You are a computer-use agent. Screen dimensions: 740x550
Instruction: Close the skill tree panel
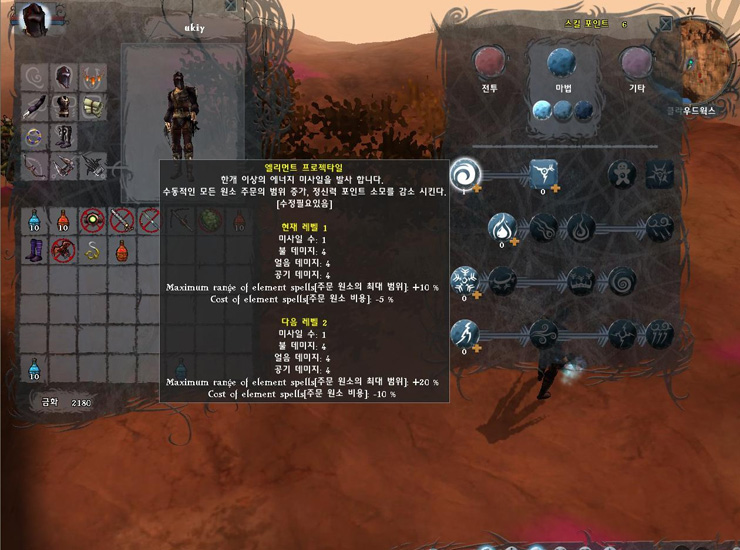(x=666, y=23)
